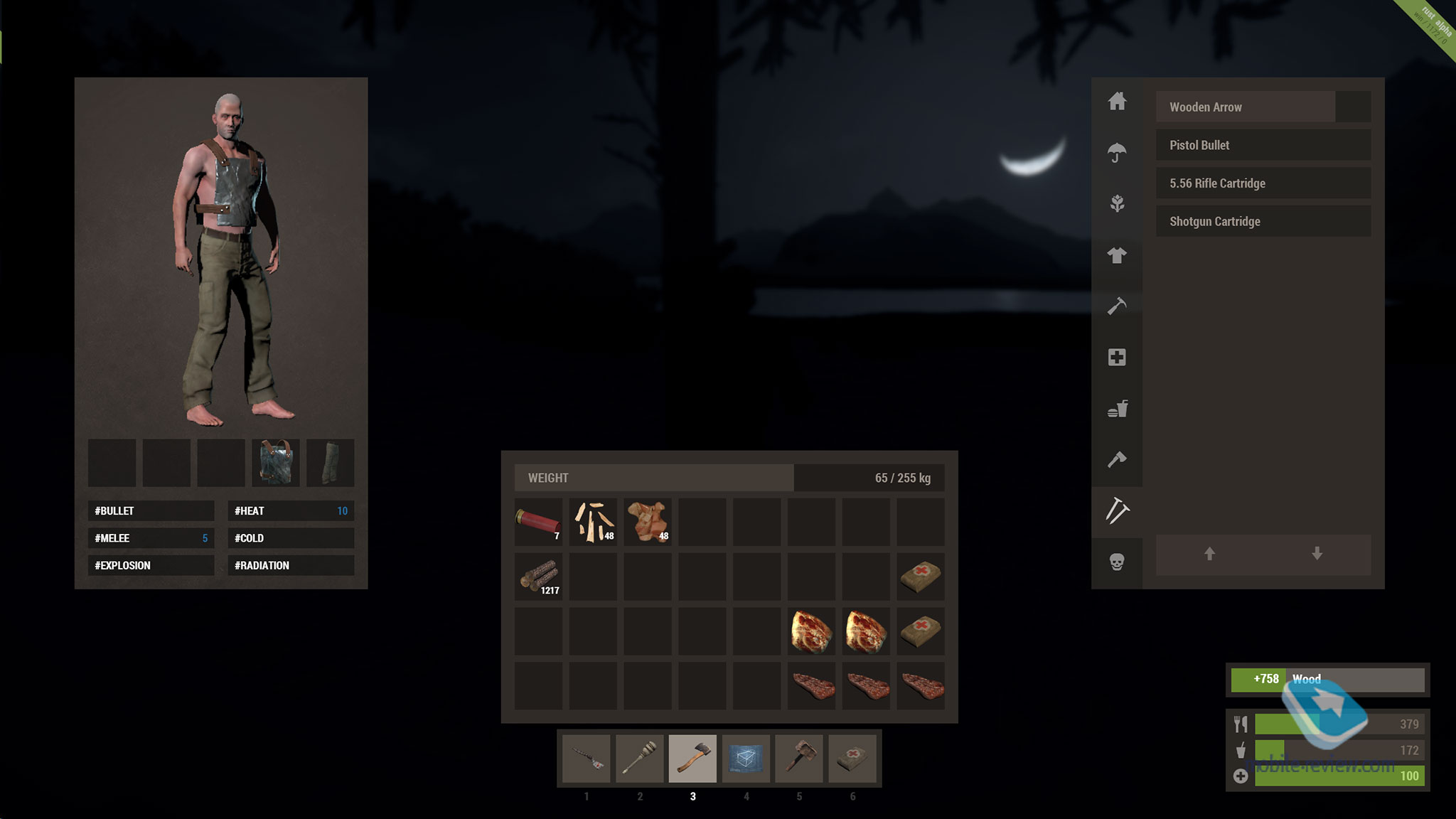This screenshot has height=819, width=1456.
Task: Select the hatchet in hotbar slot 3
Action: 692,759
